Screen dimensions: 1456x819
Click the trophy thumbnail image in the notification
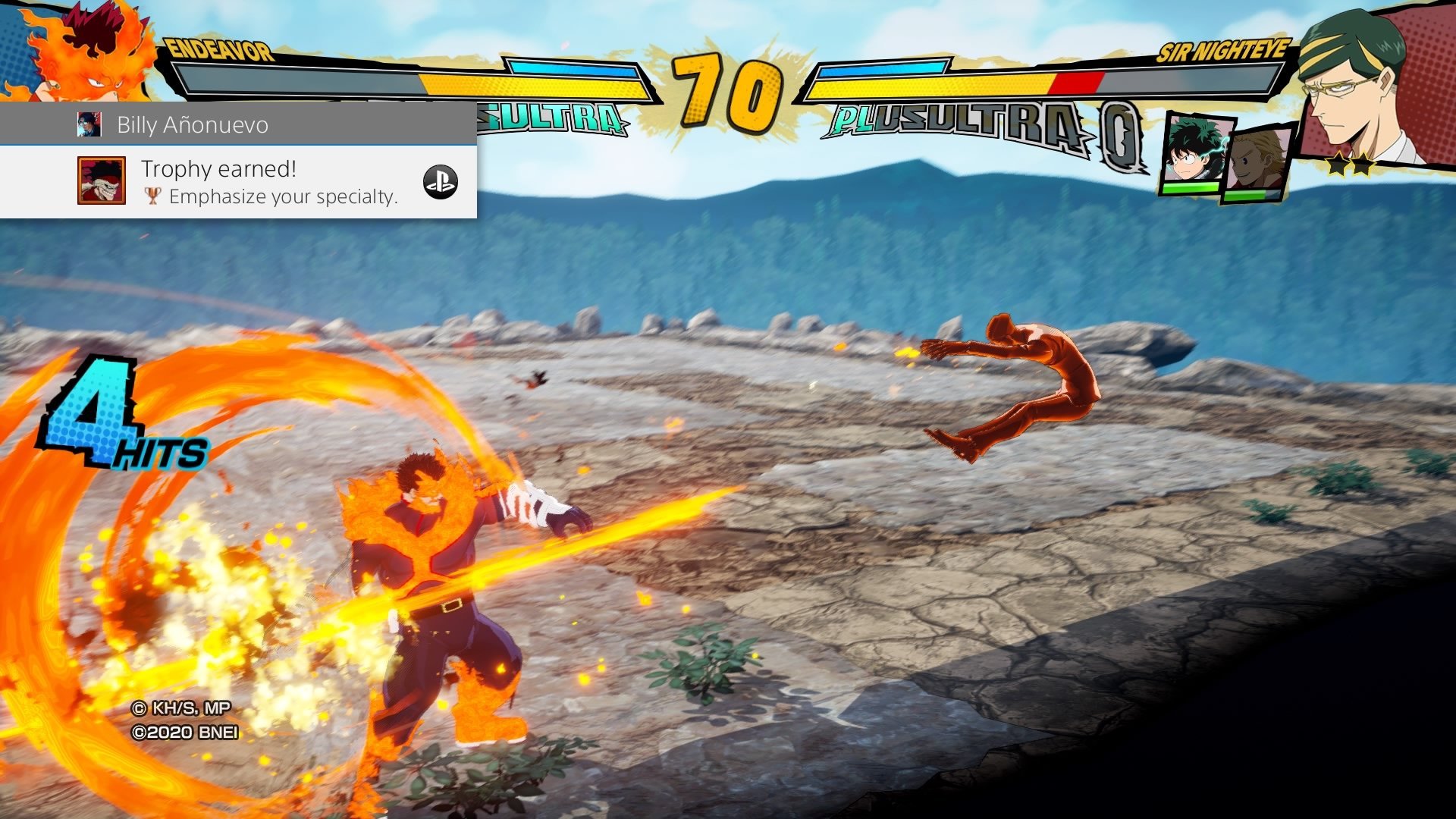click(x=101, y=180)
